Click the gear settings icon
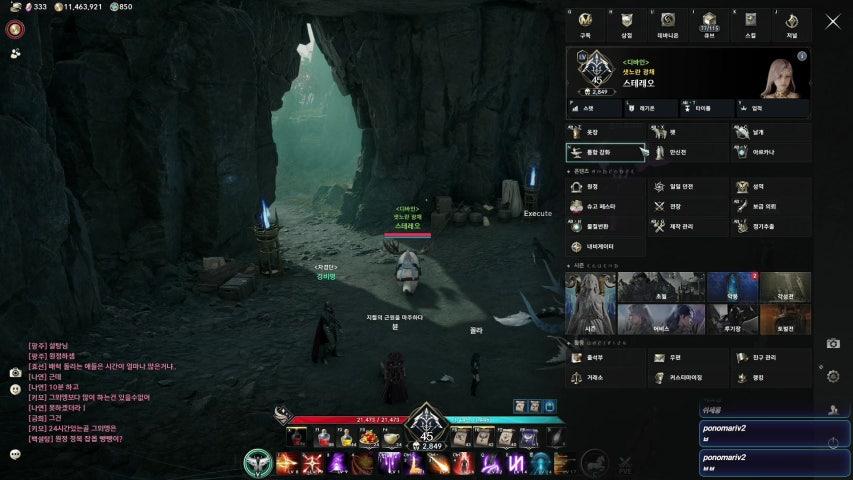The height and width of the screenshot is (480, 853). (x=833, y=376)
